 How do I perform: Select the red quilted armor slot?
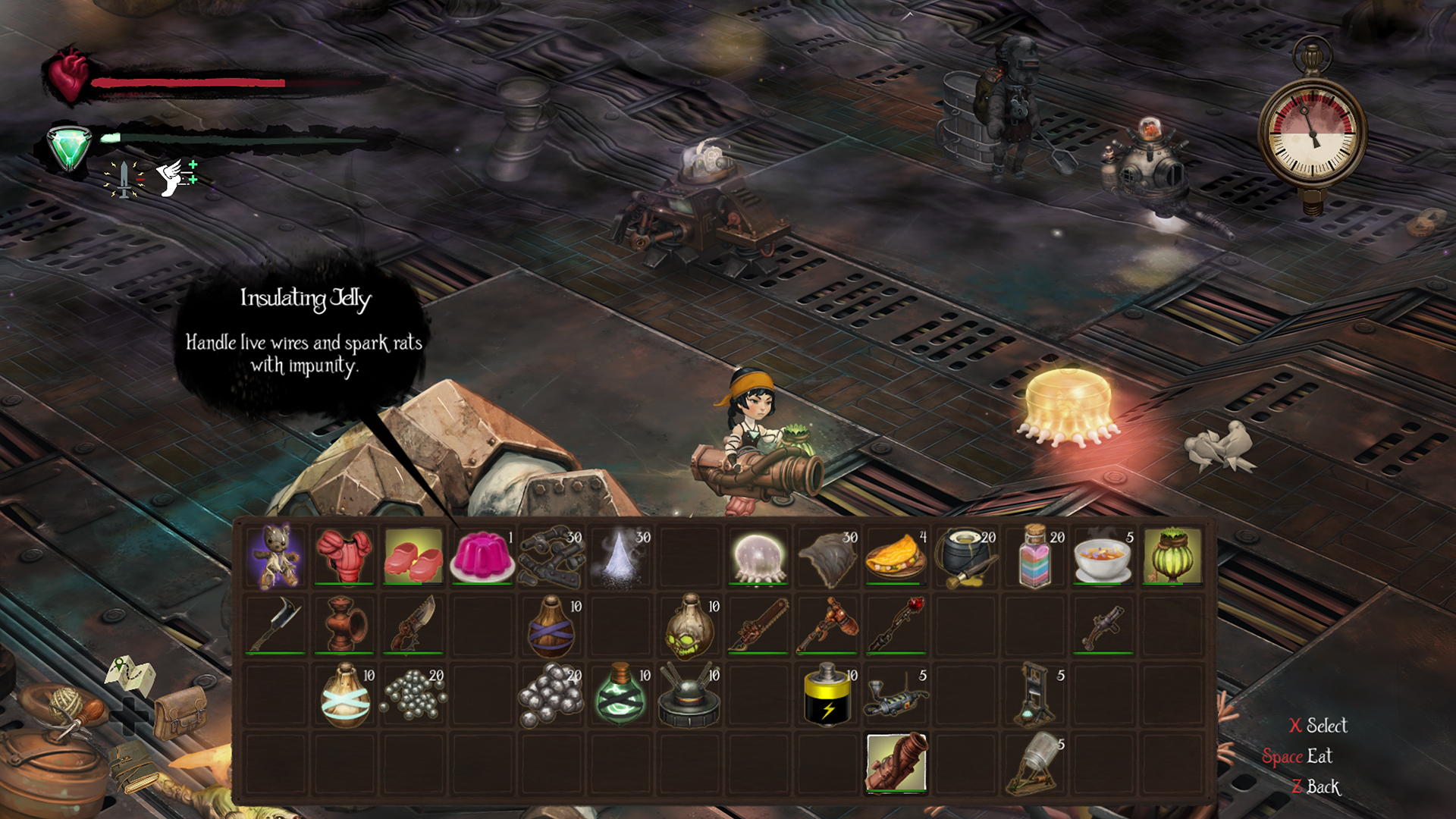tap(344, 557)
